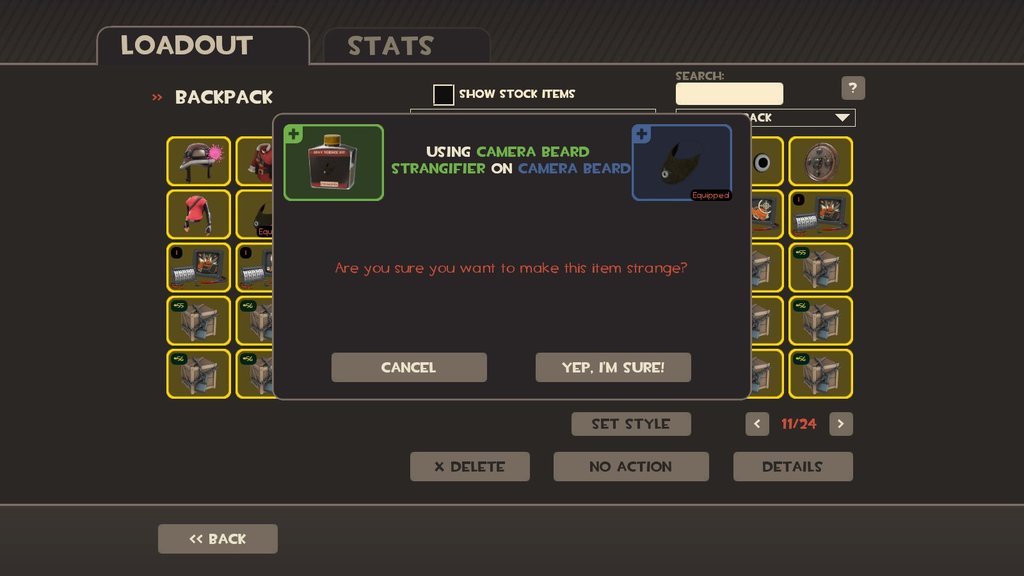Screen dimensions: 1024x576
Task: Select the Camera Beard Strangifier icon
Action: (x=333, y=162)
